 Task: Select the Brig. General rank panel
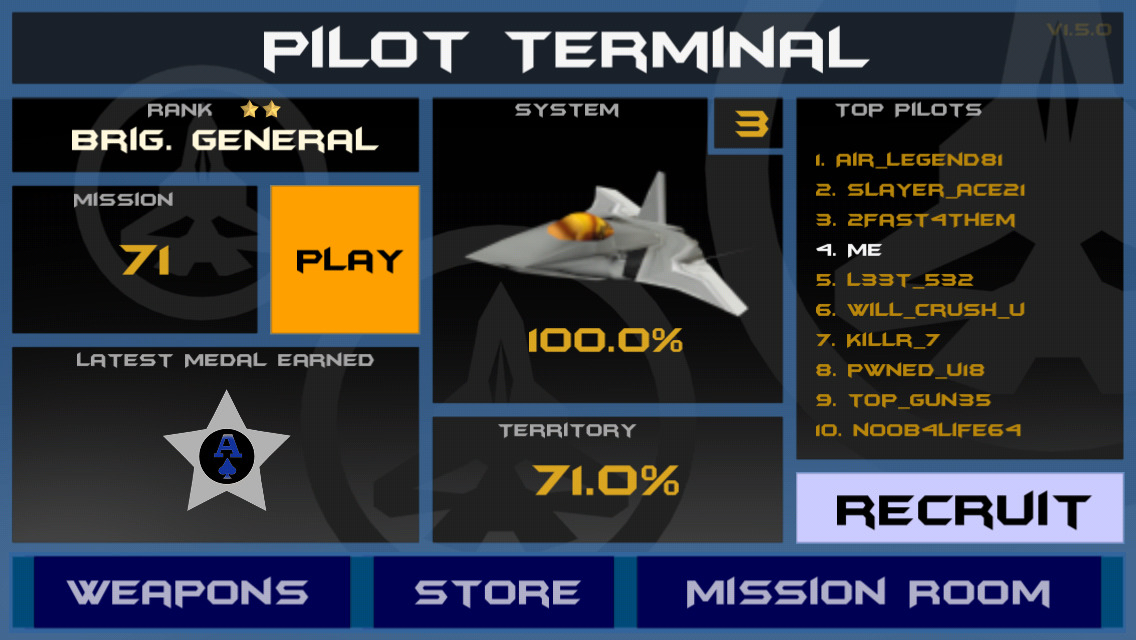click(215, 135)
